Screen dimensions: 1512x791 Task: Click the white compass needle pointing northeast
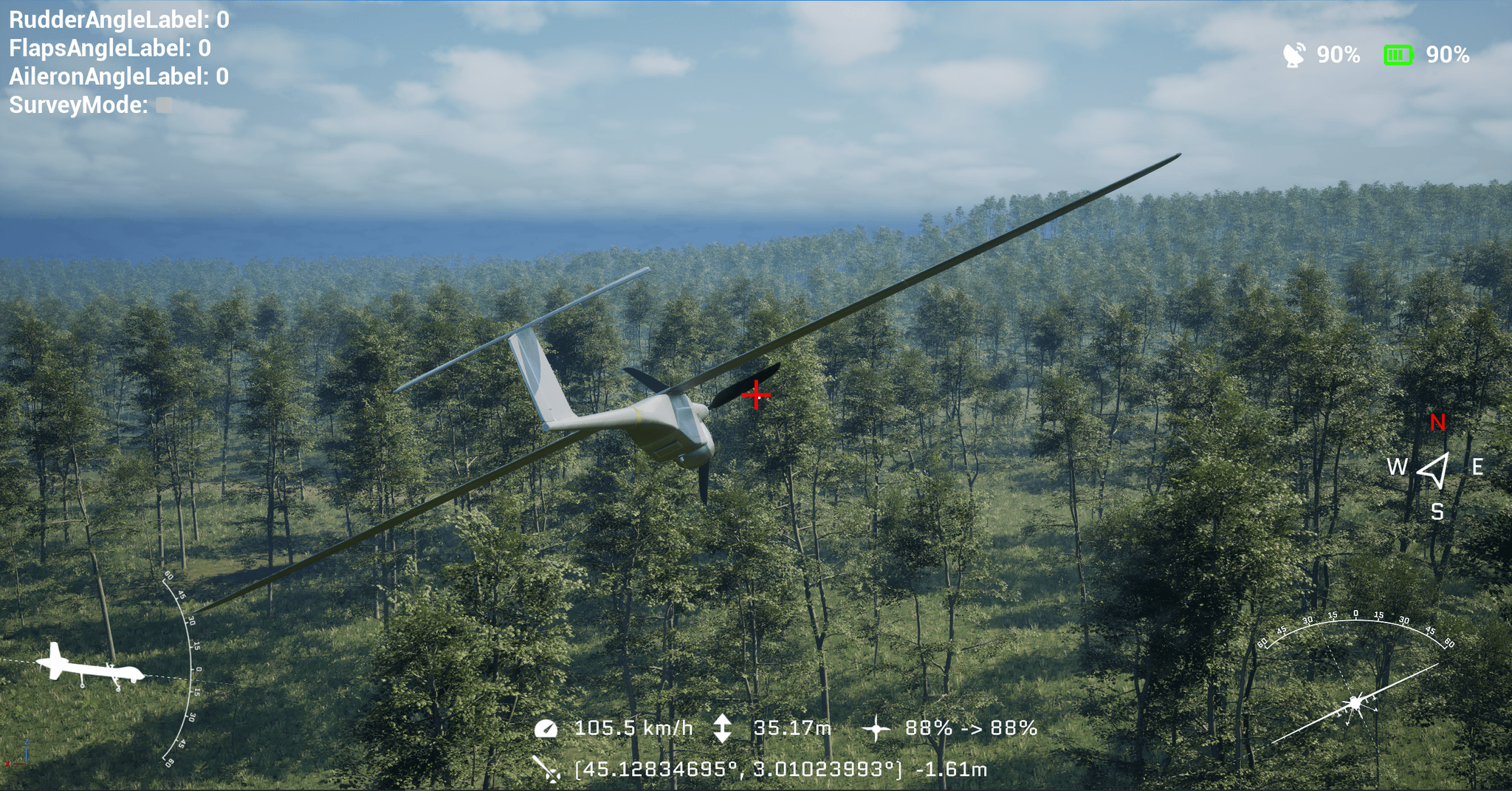click(x=1433, y=467)
